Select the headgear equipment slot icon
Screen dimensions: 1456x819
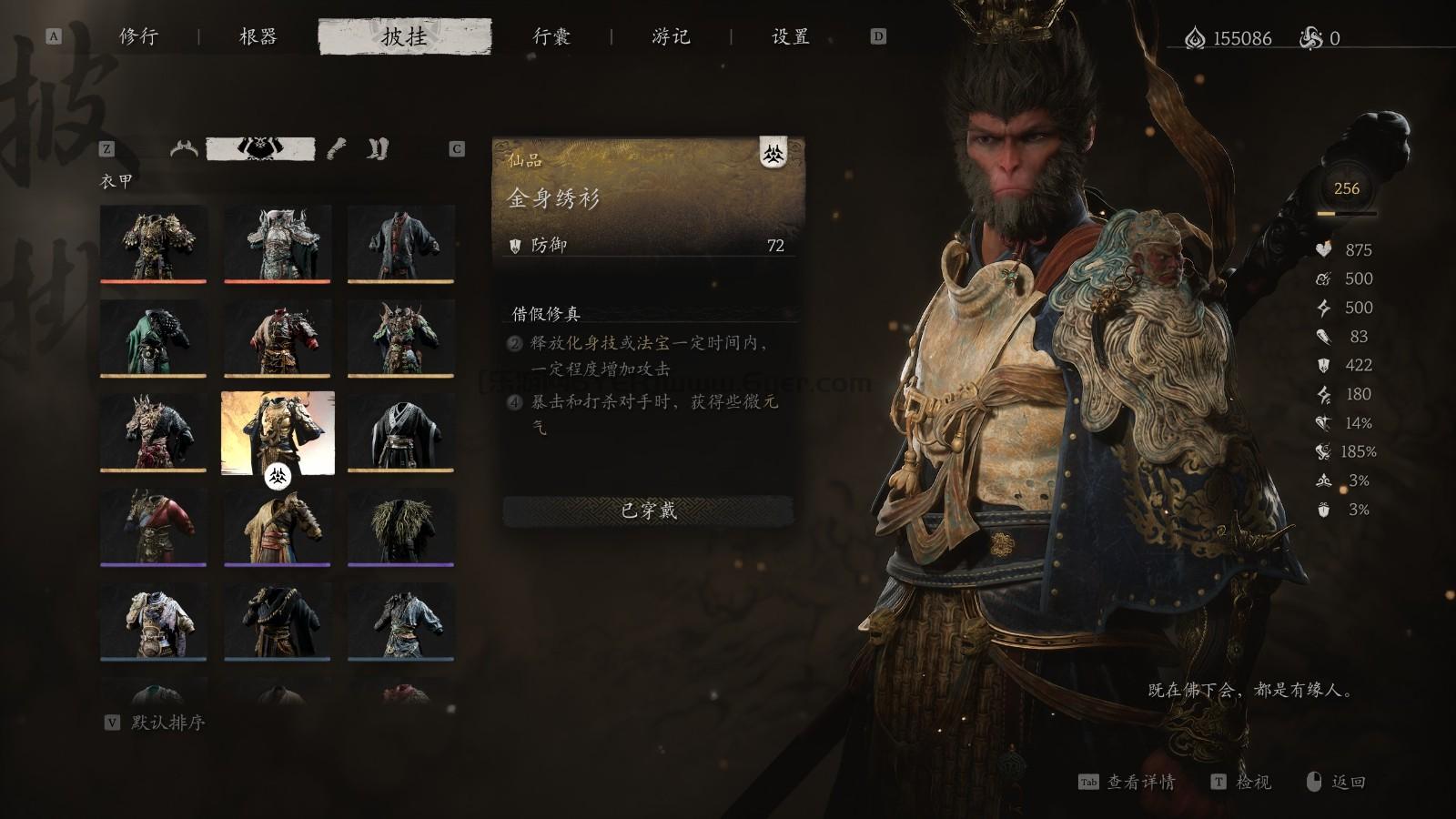[185, 149]
